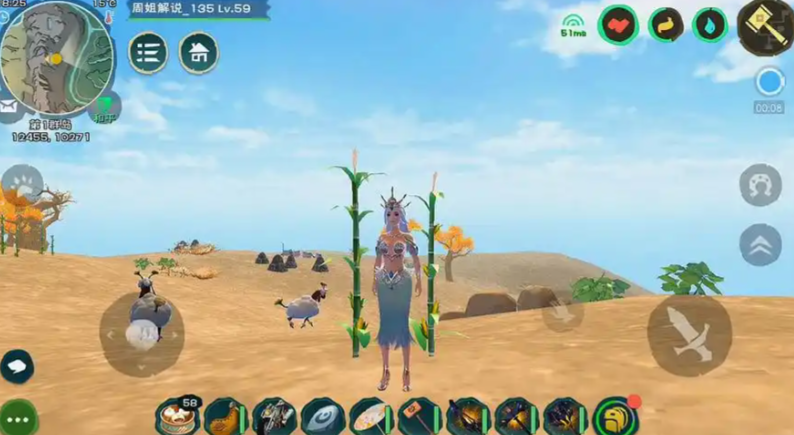The image size is (794, 435).
Task: Tap the paw print pet button
Action: click(21, 186)
